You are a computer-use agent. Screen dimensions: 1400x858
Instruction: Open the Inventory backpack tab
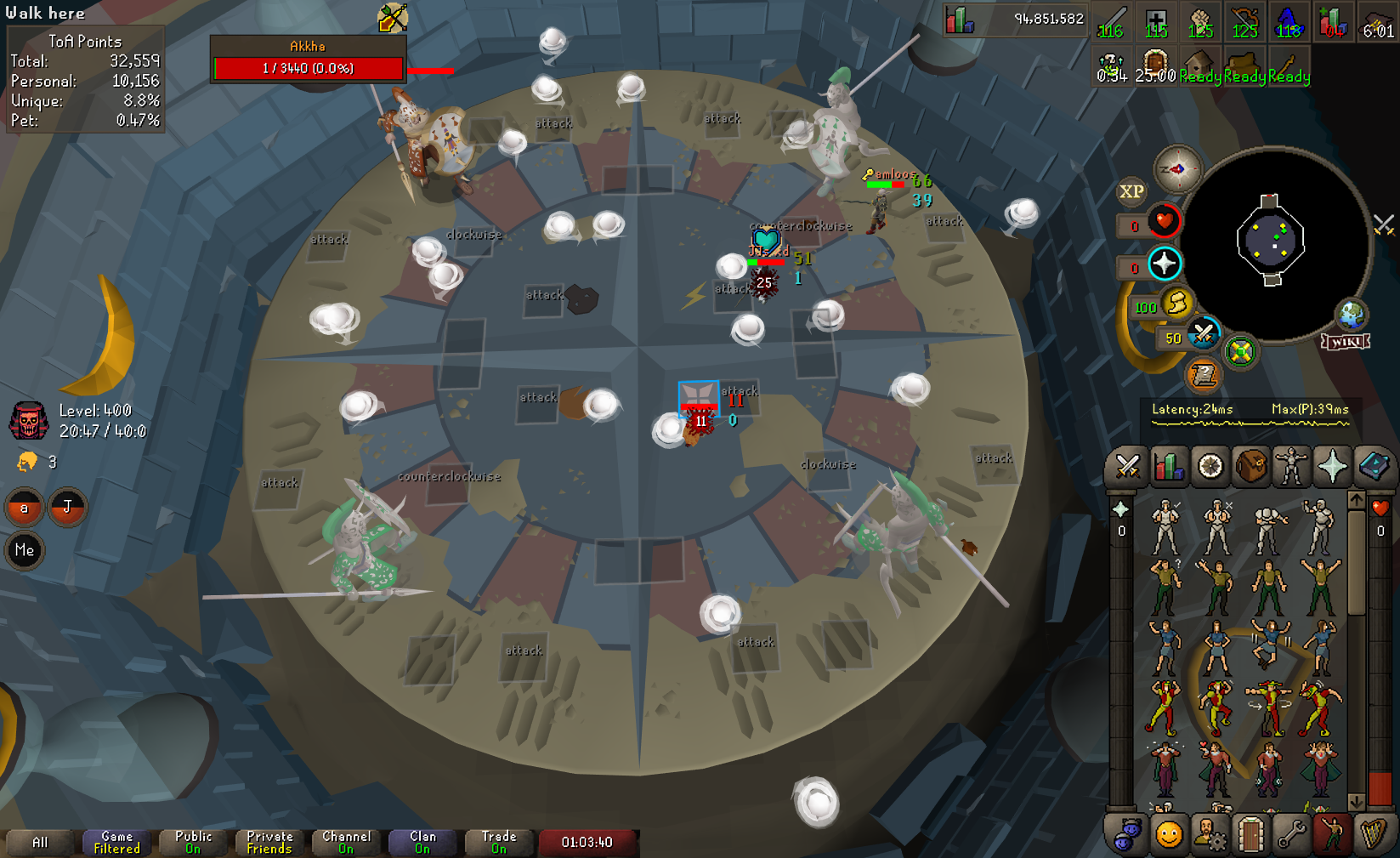click(1251, 466)
